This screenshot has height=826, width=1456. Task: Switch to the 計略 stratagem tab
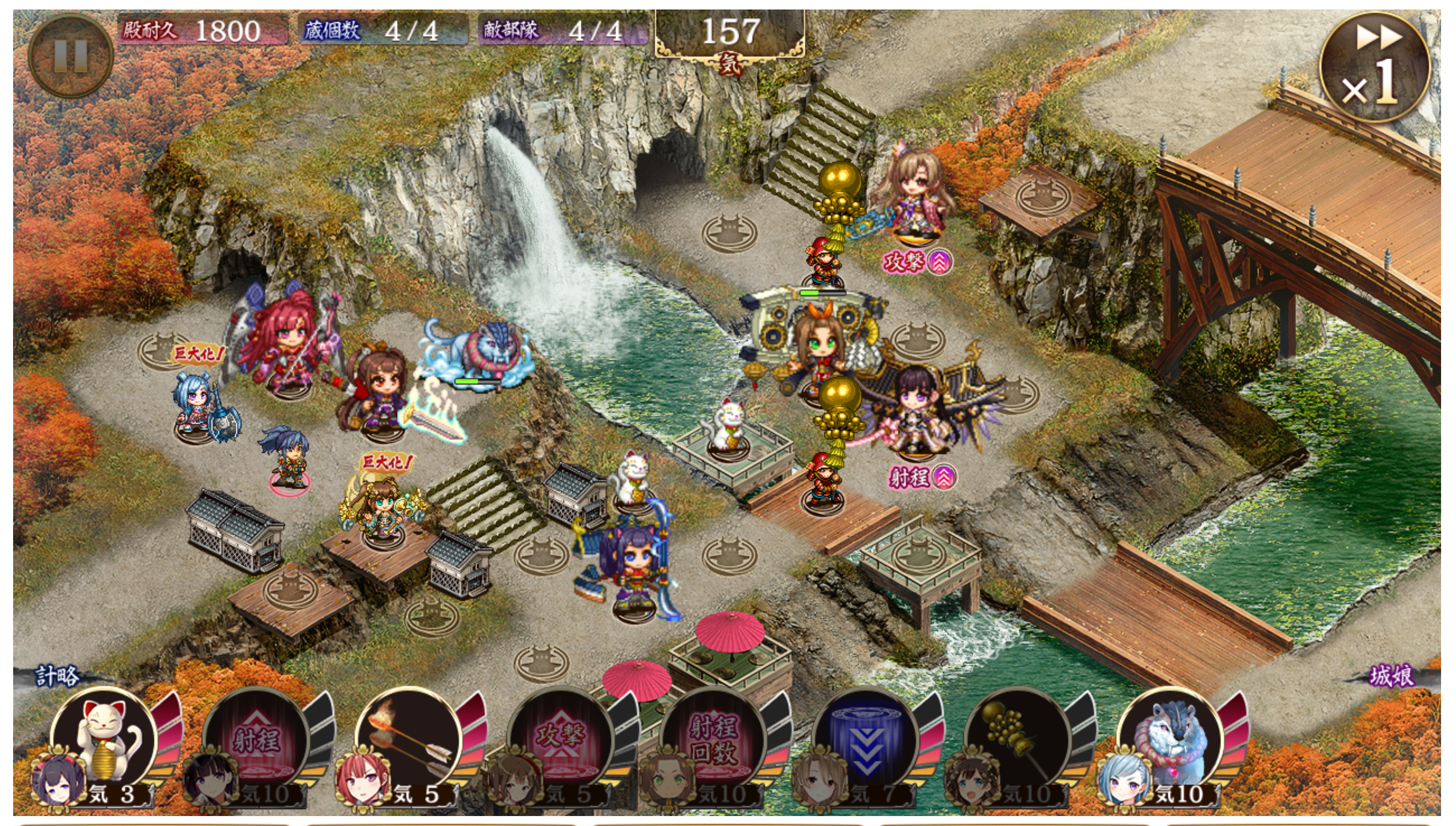pos(57,676)
